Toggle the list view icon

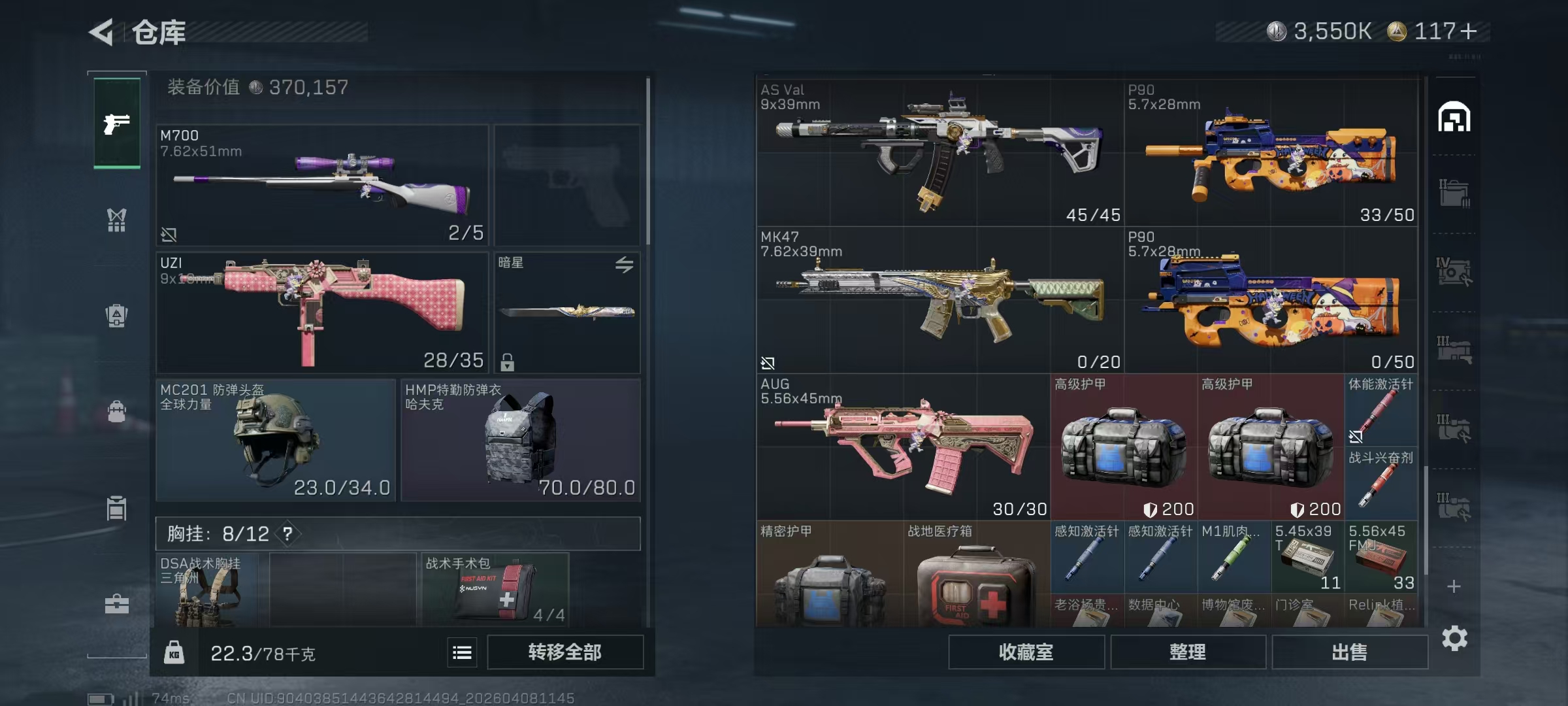point(462,652)
